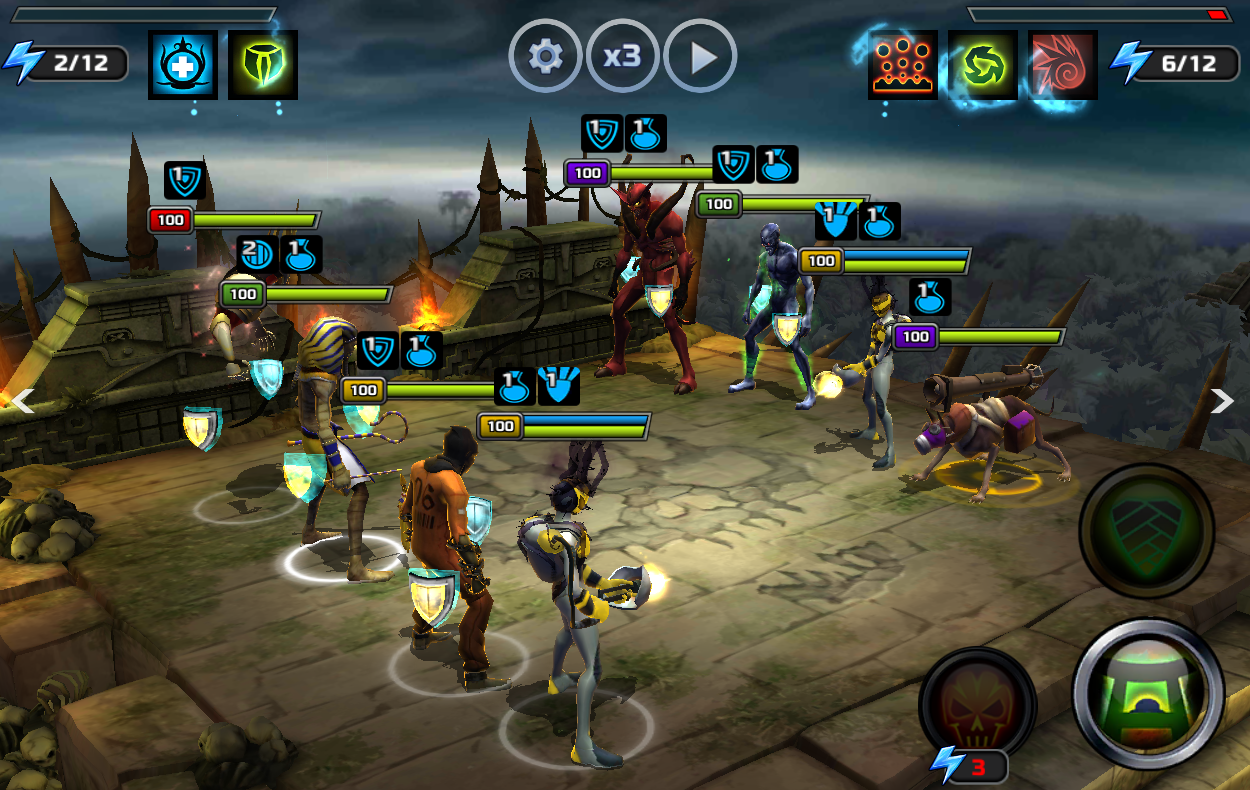This screenshot has width=1250, height=790.
Task: Inspect the green swirl enemy ability icon
Action: pos(983,65)
